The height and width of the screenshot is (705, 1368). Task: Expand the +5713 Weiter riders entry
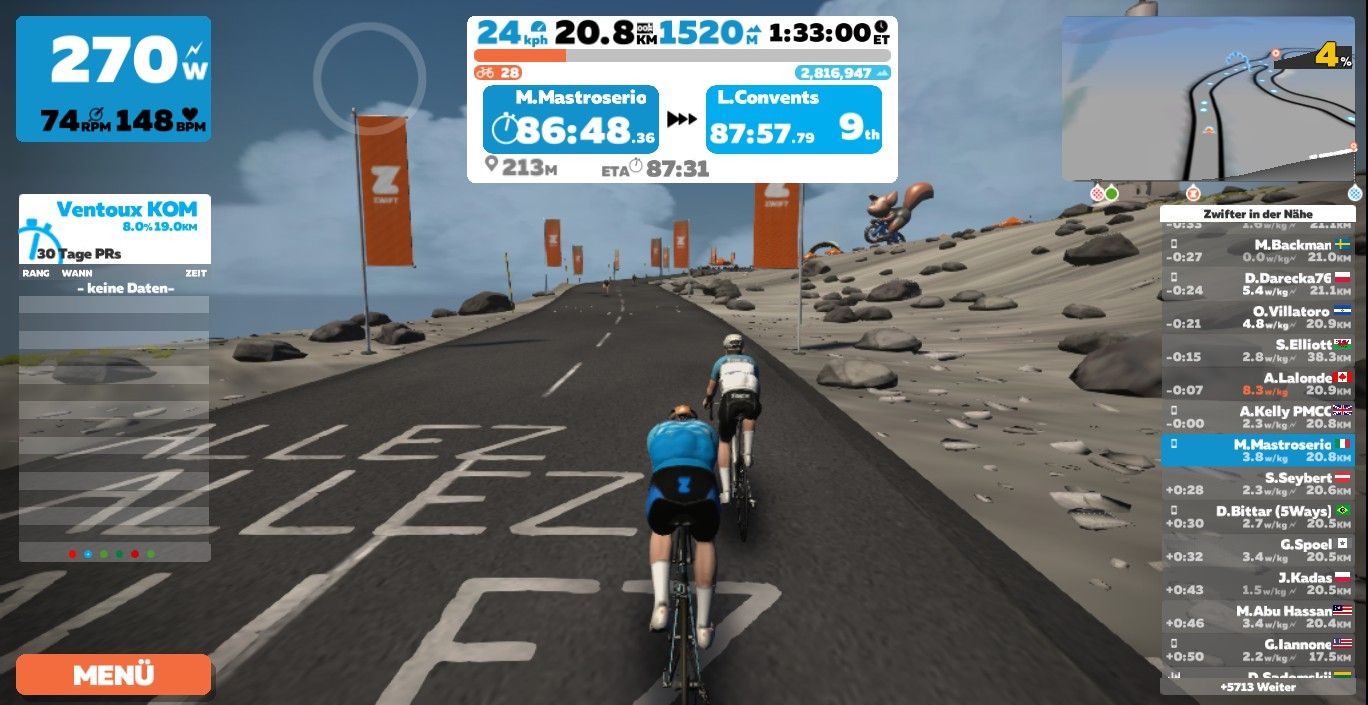(x=1257, y=687)
